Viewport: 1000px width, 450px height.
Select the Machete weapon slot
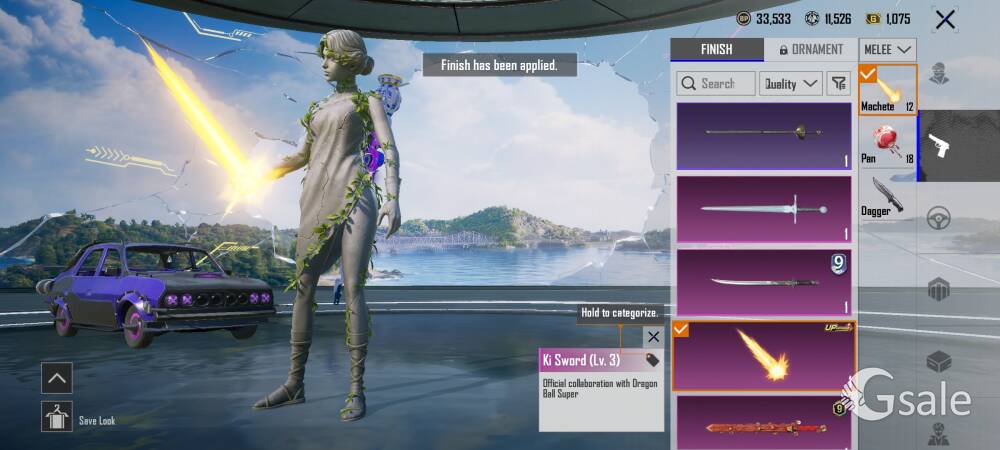(887, 90)
